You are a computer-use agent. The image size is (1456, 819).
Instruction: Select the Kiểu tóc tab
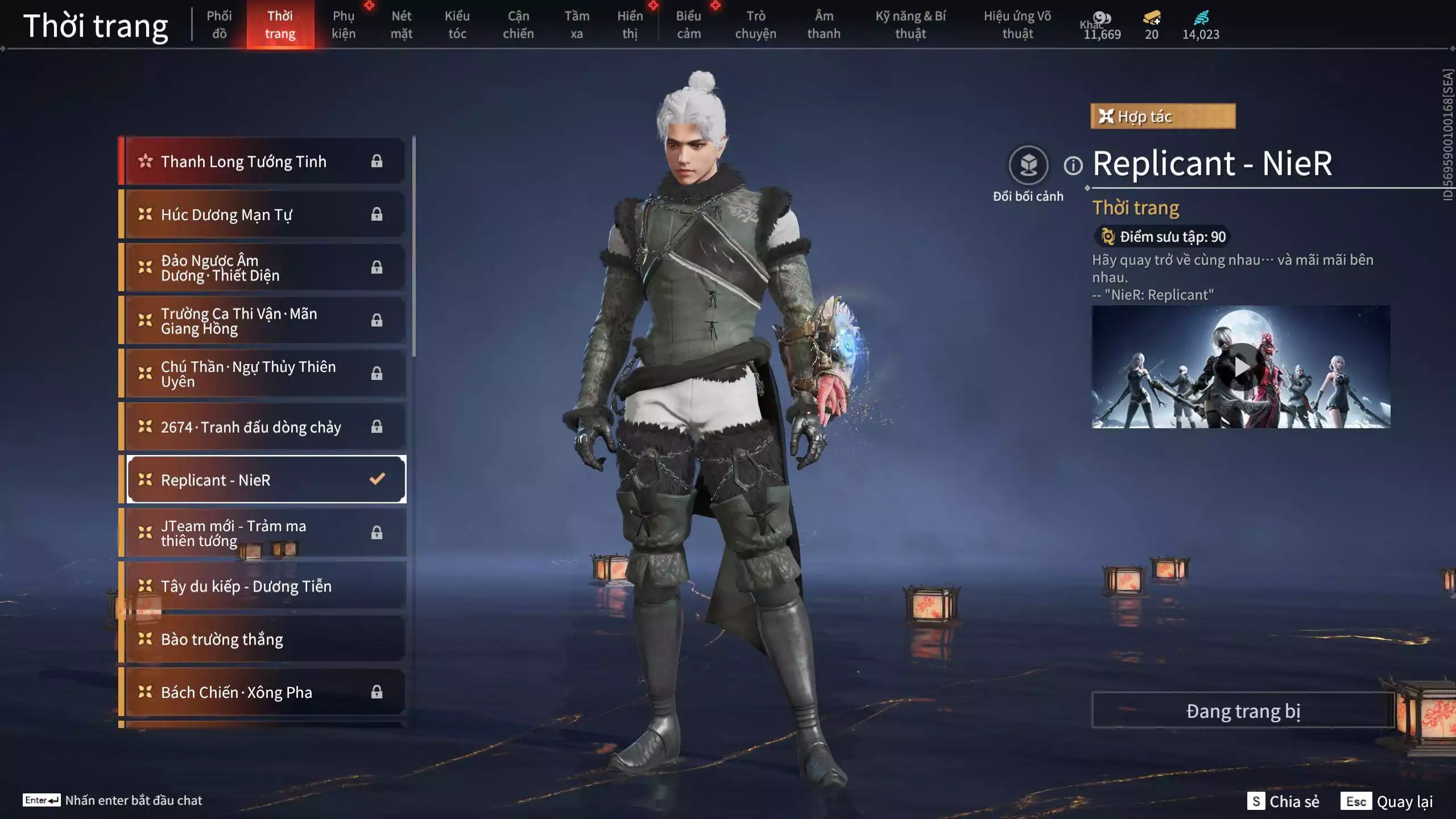(x=457, y=24)
